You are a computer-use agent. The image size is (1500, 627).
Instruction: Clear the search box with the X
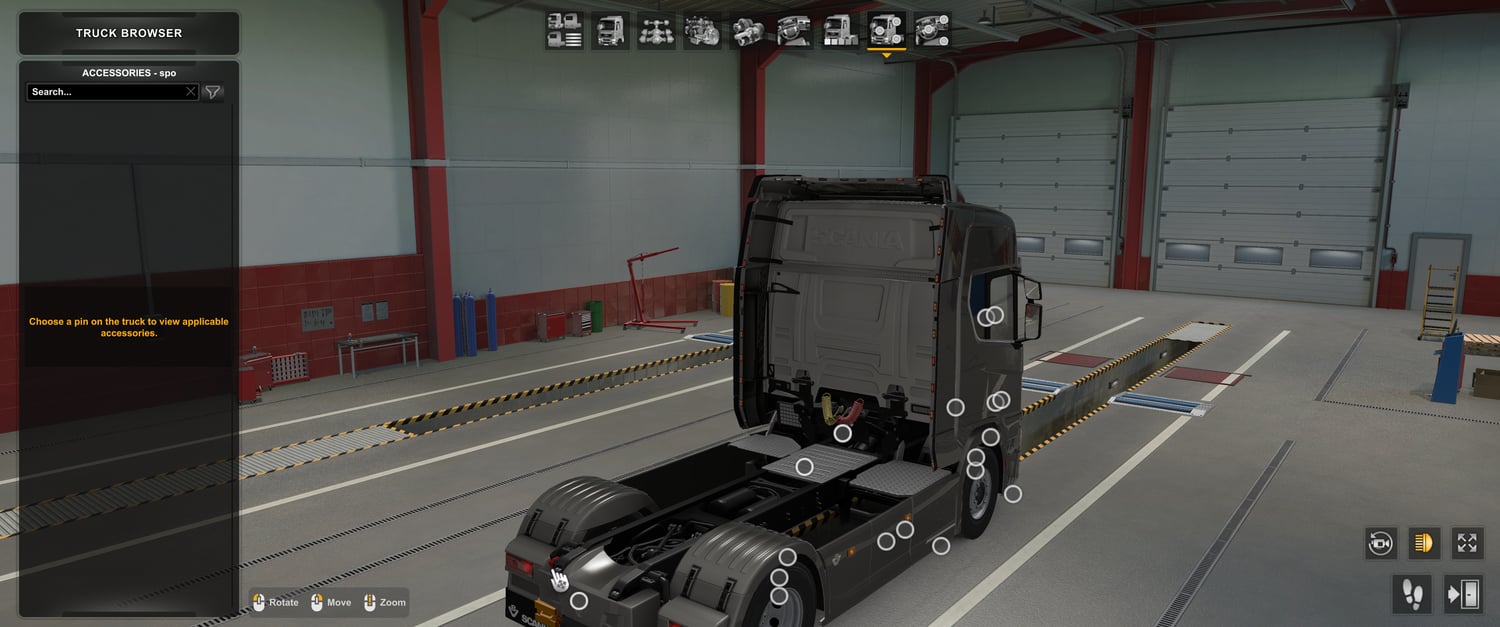click(191, 92)
